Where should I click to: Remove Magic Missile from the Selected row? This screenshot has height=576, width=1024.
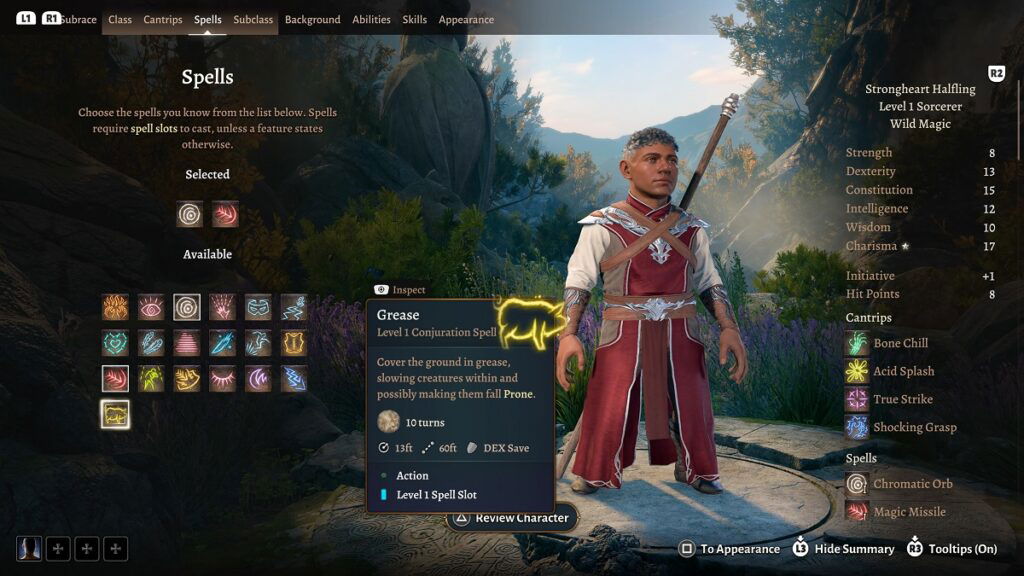pos(226,214)
